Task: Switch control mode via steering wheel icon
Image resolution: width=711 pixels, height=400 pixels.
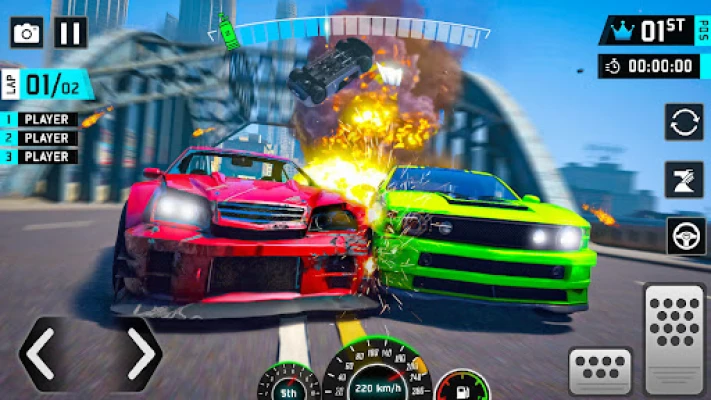Action: click(x=684, y=237)
